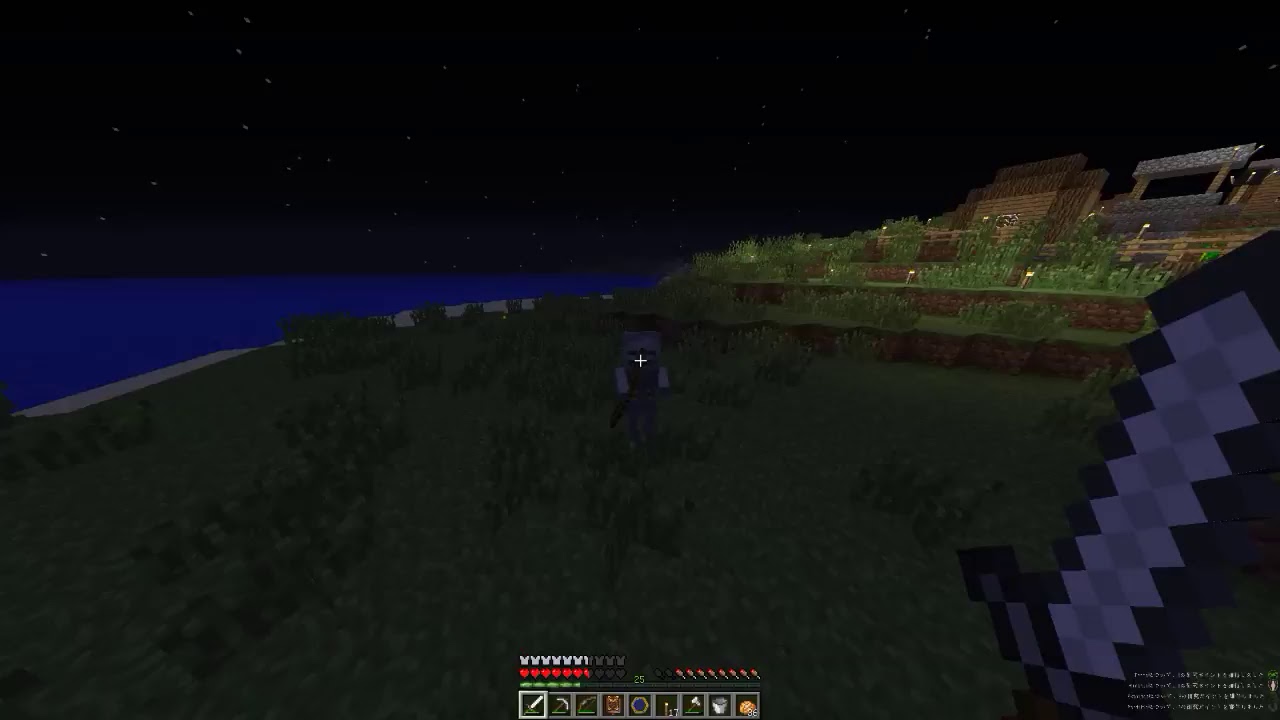Screen dimensions: 1280x720
Task: Select the stack of 17 torches
Action: (667, 705)
